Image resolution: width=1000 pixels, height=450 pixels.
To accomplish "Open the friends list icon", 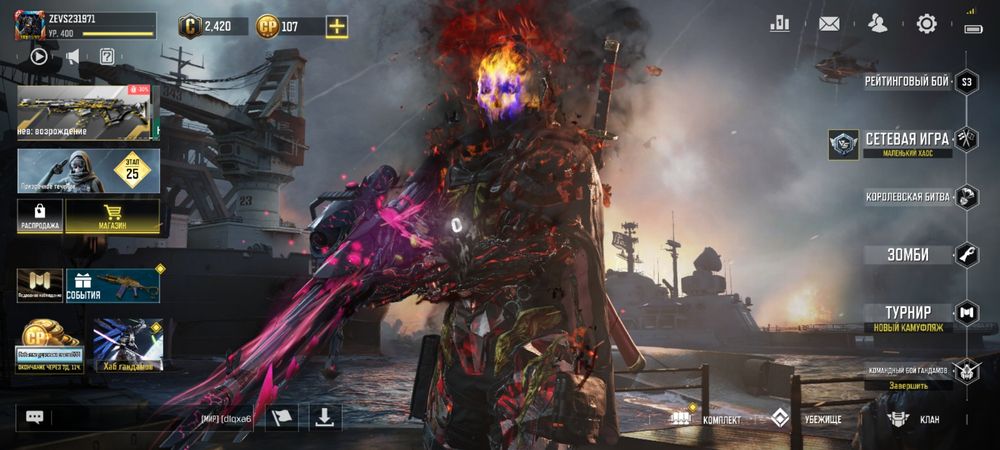I will 877,24.
